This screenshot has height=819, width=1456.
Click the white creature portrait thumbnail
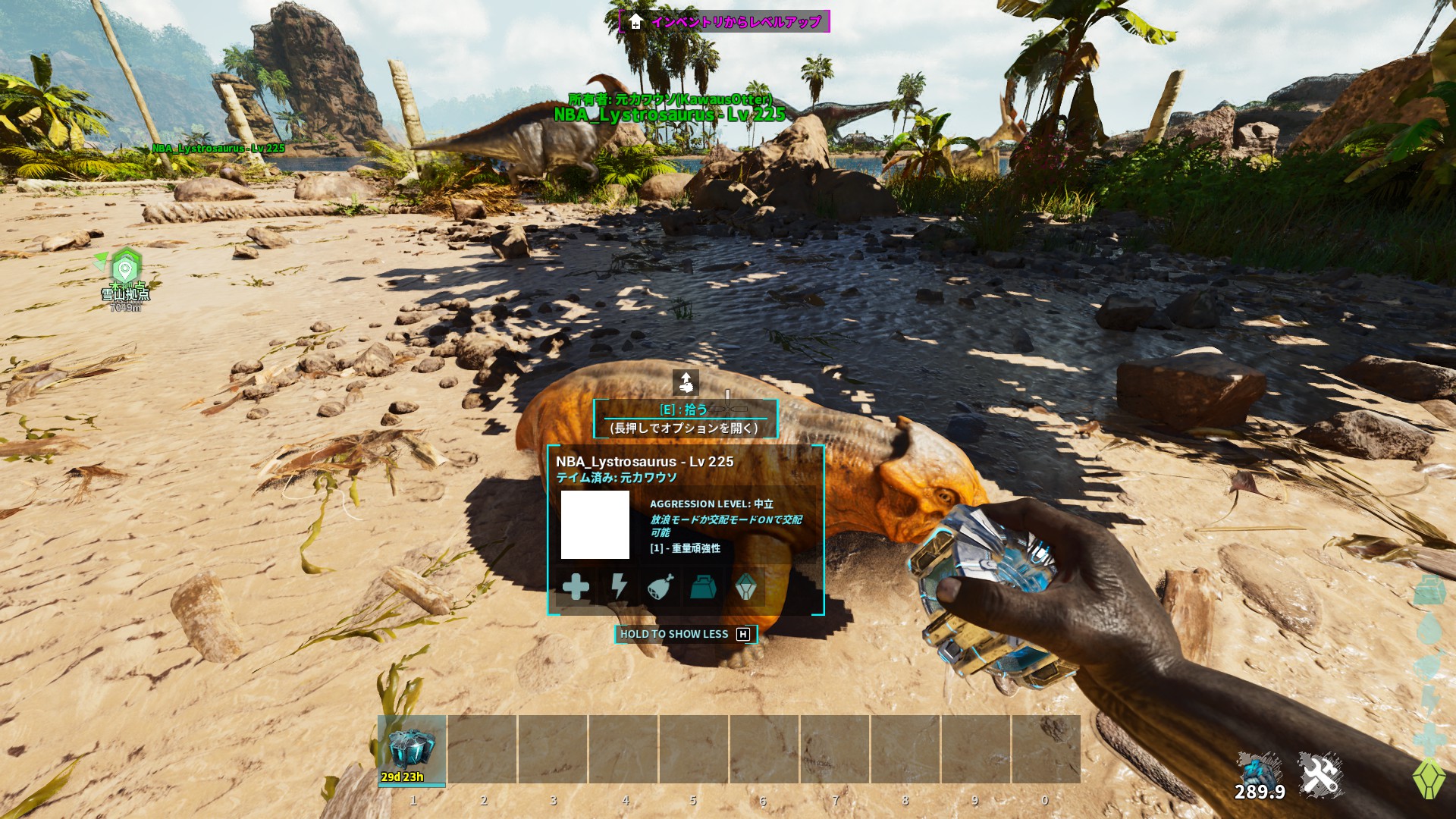click(595, 525)
